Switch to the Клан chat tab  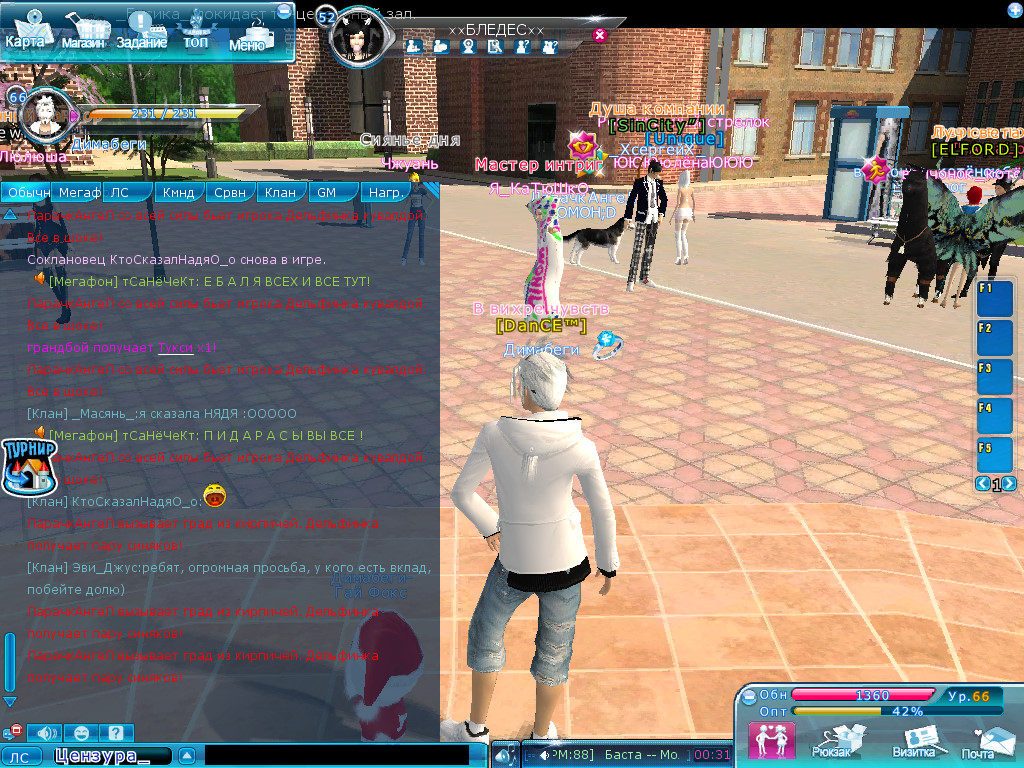[281, 192]
